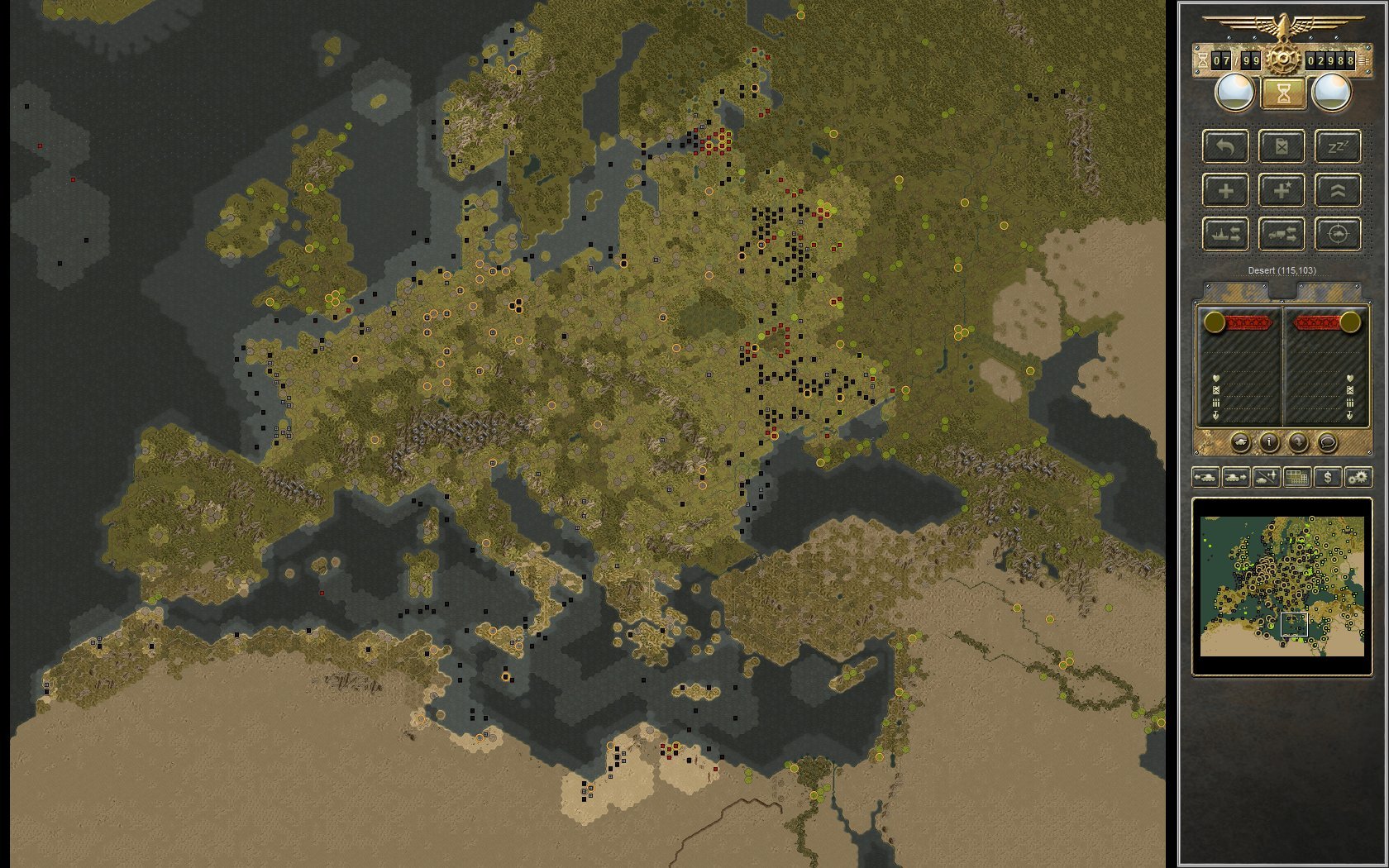The width and height of the screenshot is (1389, 868).
Task: Open messages with the speech bubble button
Action: click(1328, 443)
